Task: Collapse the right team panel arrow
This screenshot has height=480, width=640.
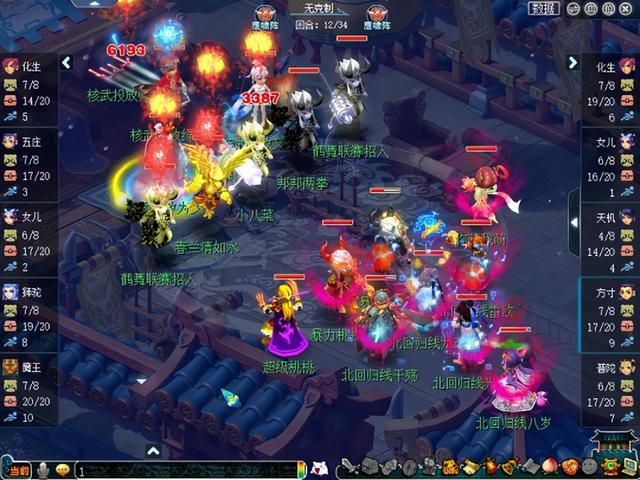Action: 573,62
